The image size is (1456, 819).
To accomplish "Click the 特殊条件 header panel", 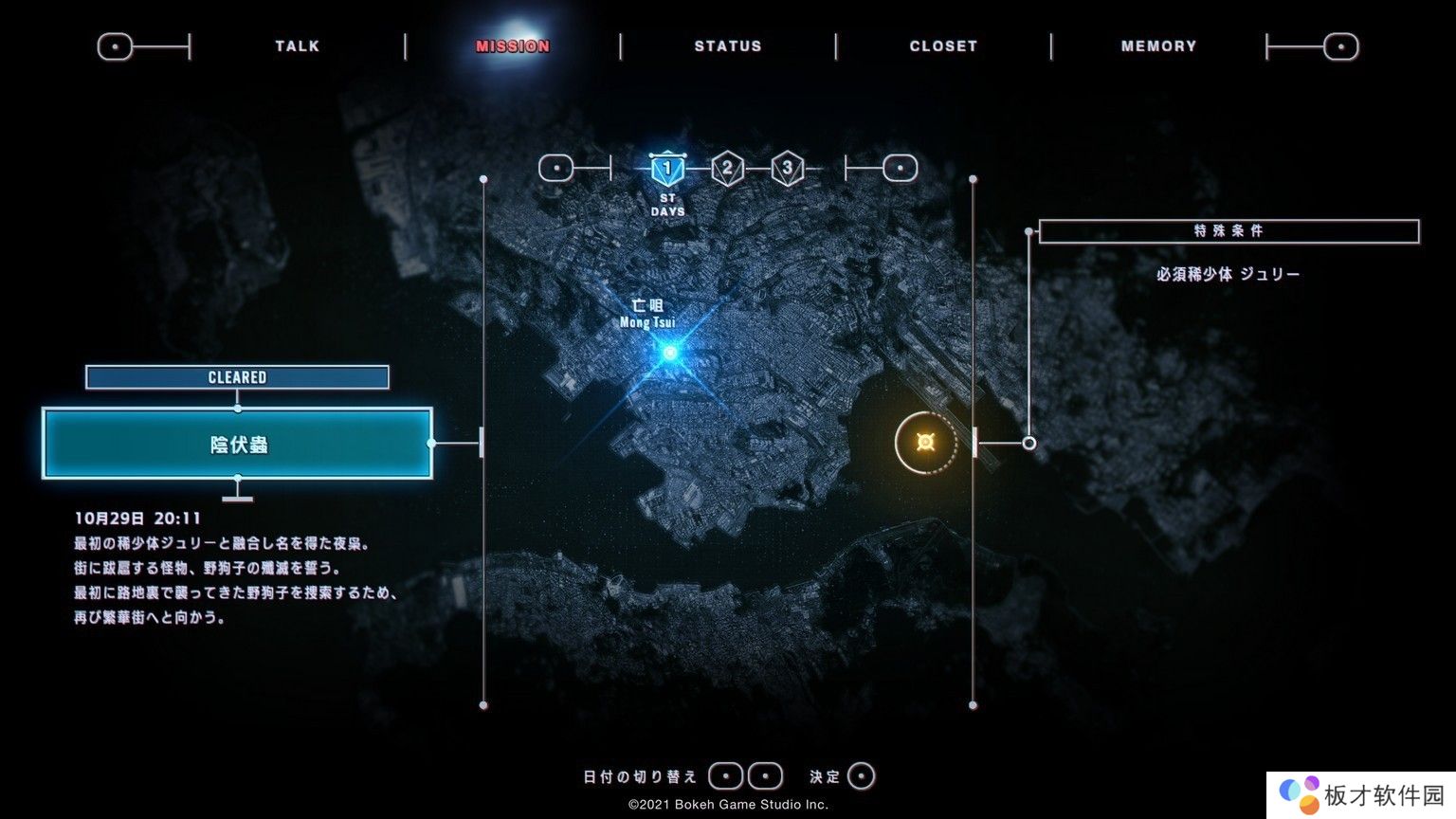I will pos(1228,231).
